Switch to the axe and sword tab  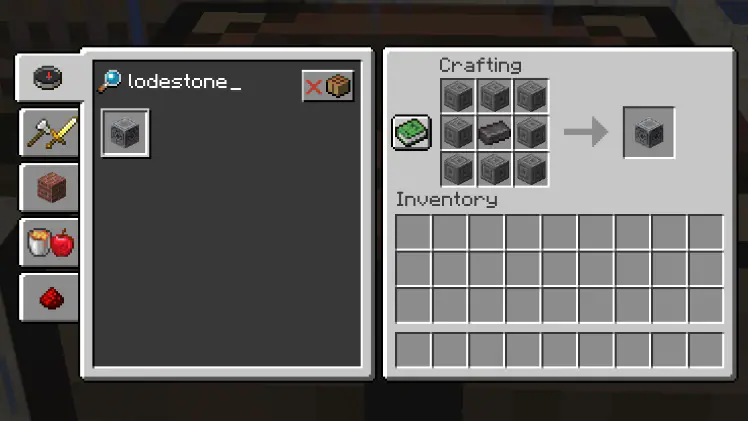point(50,132)
